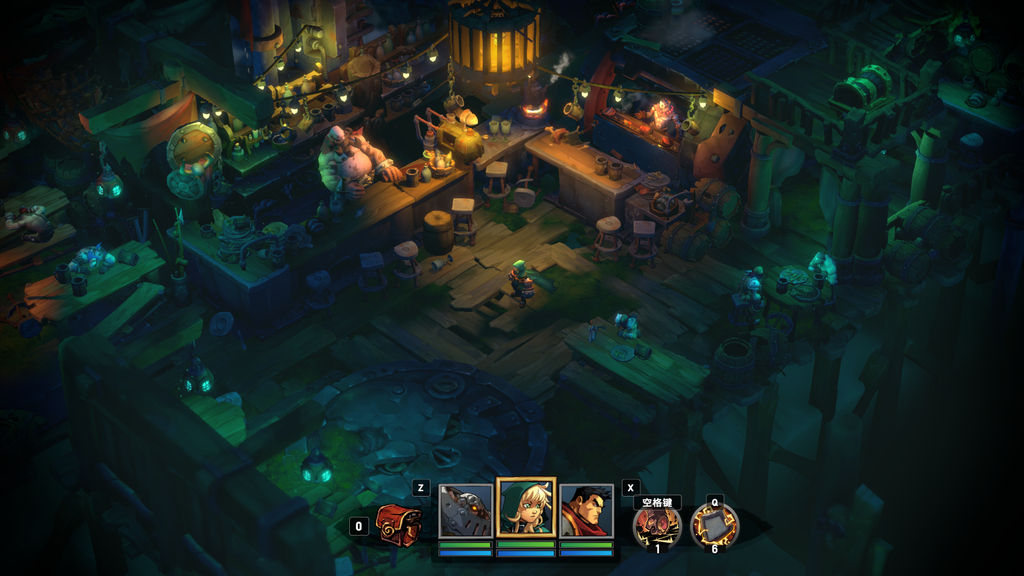Switch to the dark-haired red-scarf warrior portrait
Image resolution: width=1024 pixels, height=576 pixels.
[x=586, y=511]
